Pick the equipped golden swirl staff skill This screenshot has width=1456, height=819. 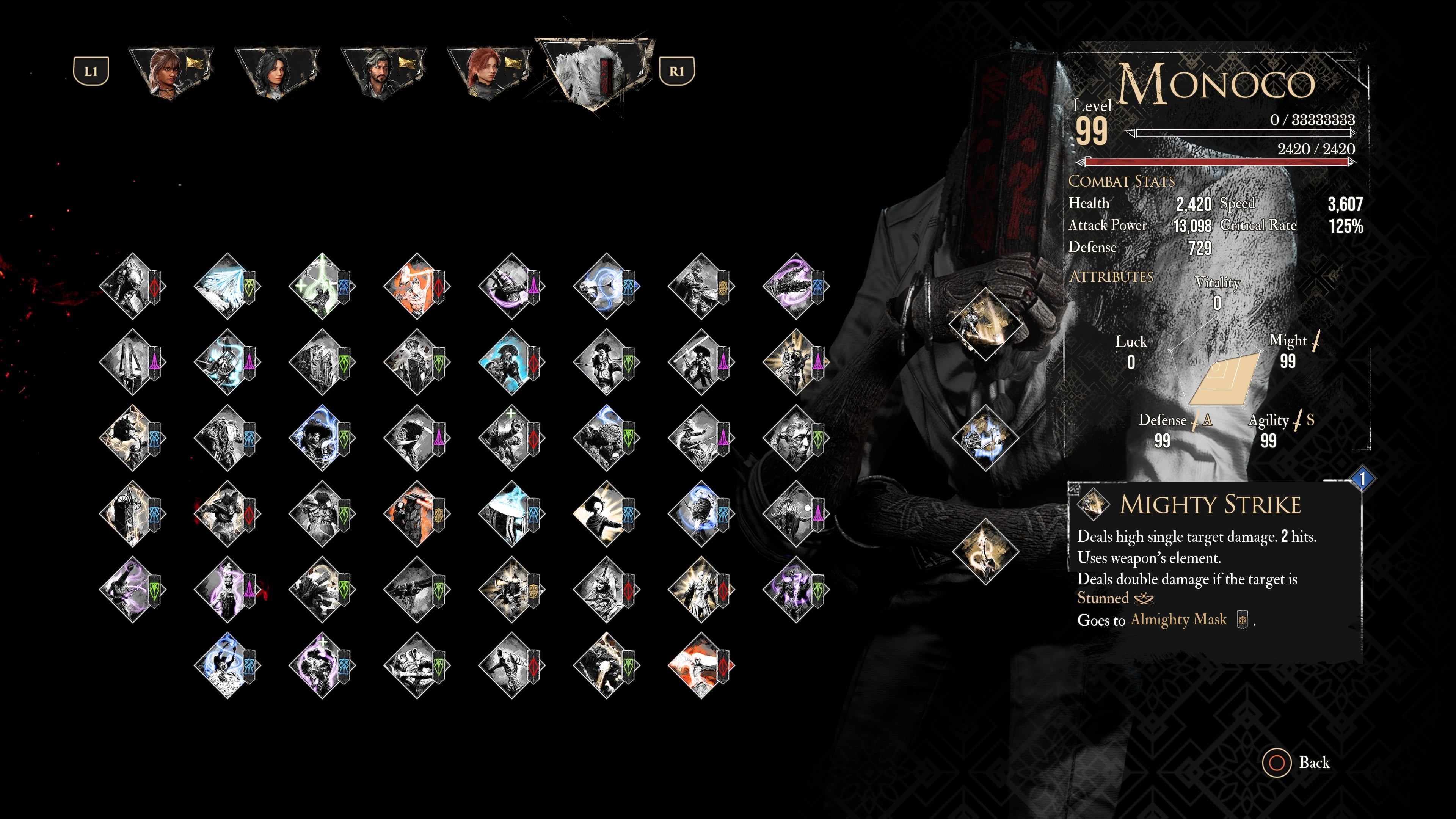[x=985, y=551]
